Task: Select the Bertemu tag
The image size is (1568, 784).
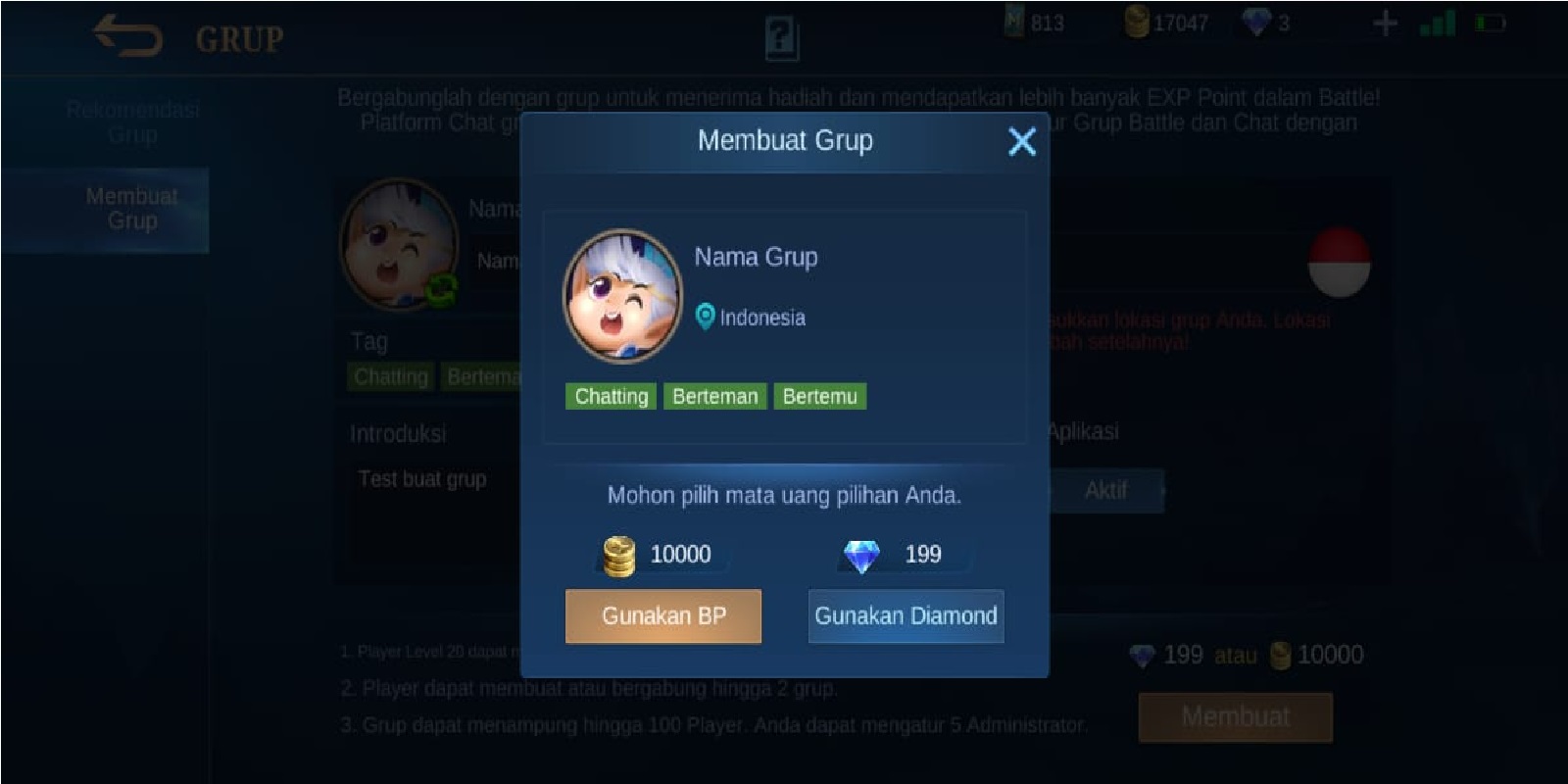Action: click(x=820, y=396)
